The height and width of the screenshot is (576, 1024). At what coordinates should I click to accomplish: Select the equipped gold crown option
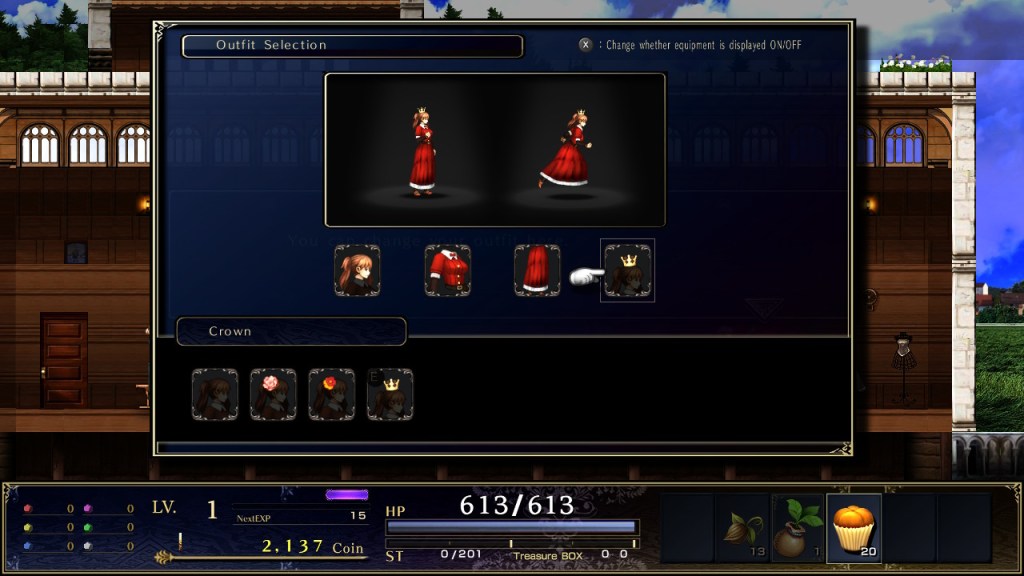[x=390, y=394]
